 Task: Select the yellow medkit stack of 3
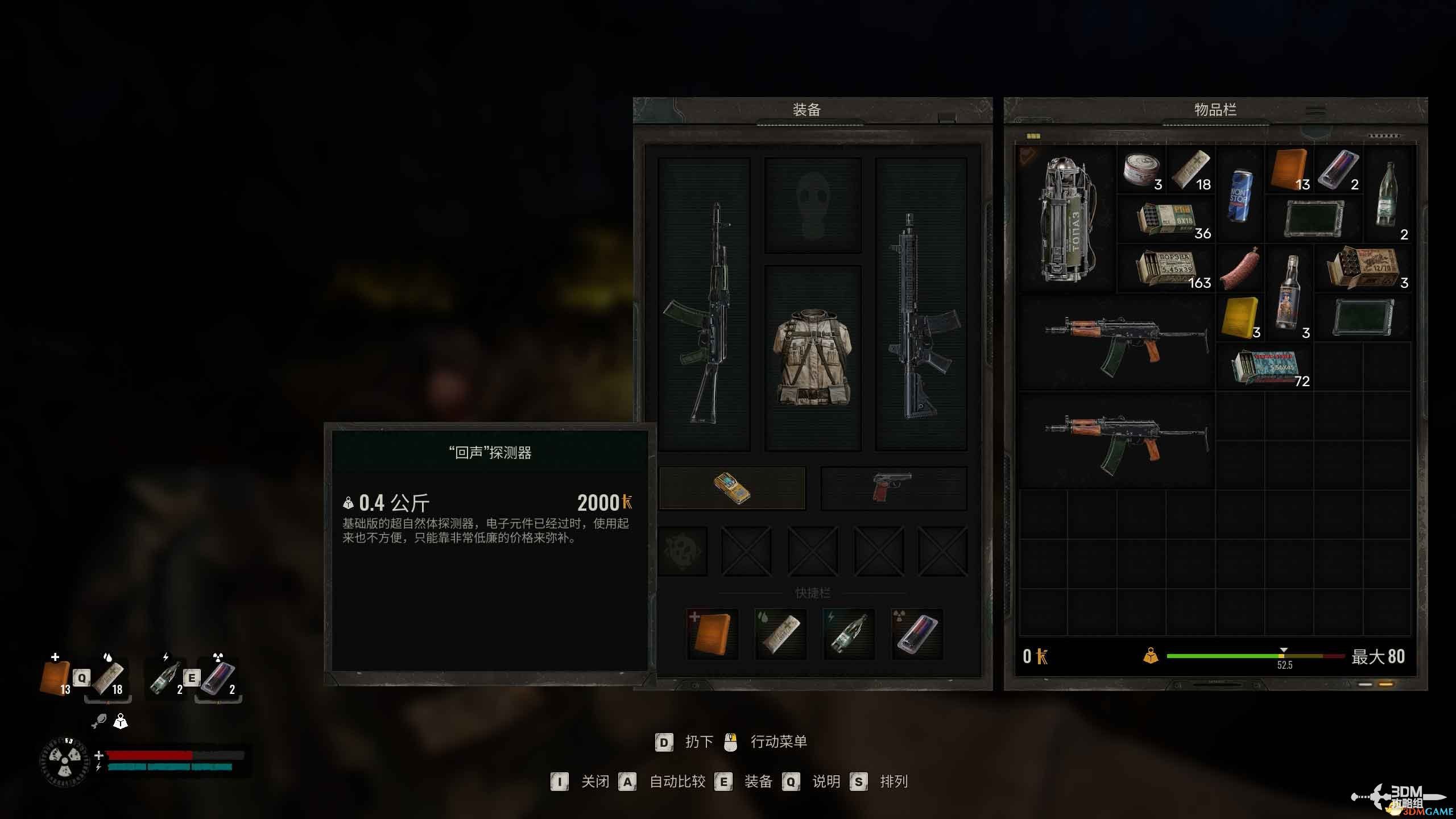tap(1240, 316)
